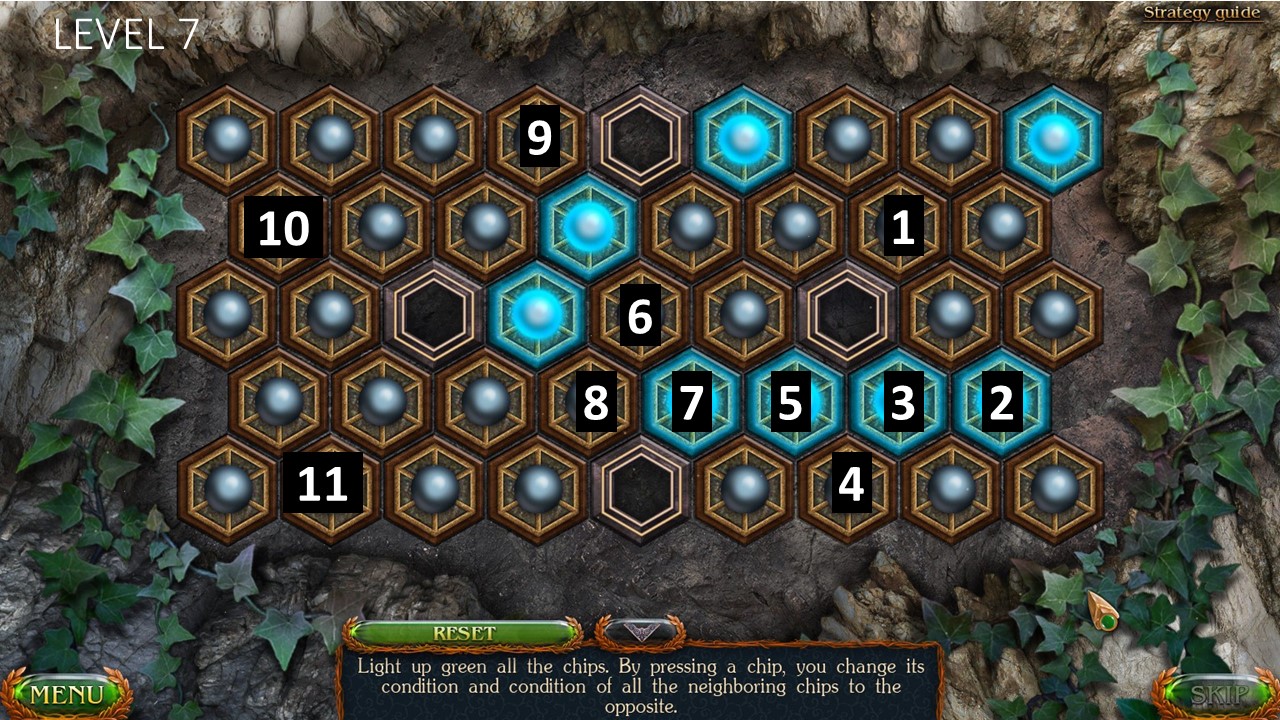Open the Strategy guide
This screenshot has width=1280, height=720.
pyautogui.click(x=1202, y=12)
